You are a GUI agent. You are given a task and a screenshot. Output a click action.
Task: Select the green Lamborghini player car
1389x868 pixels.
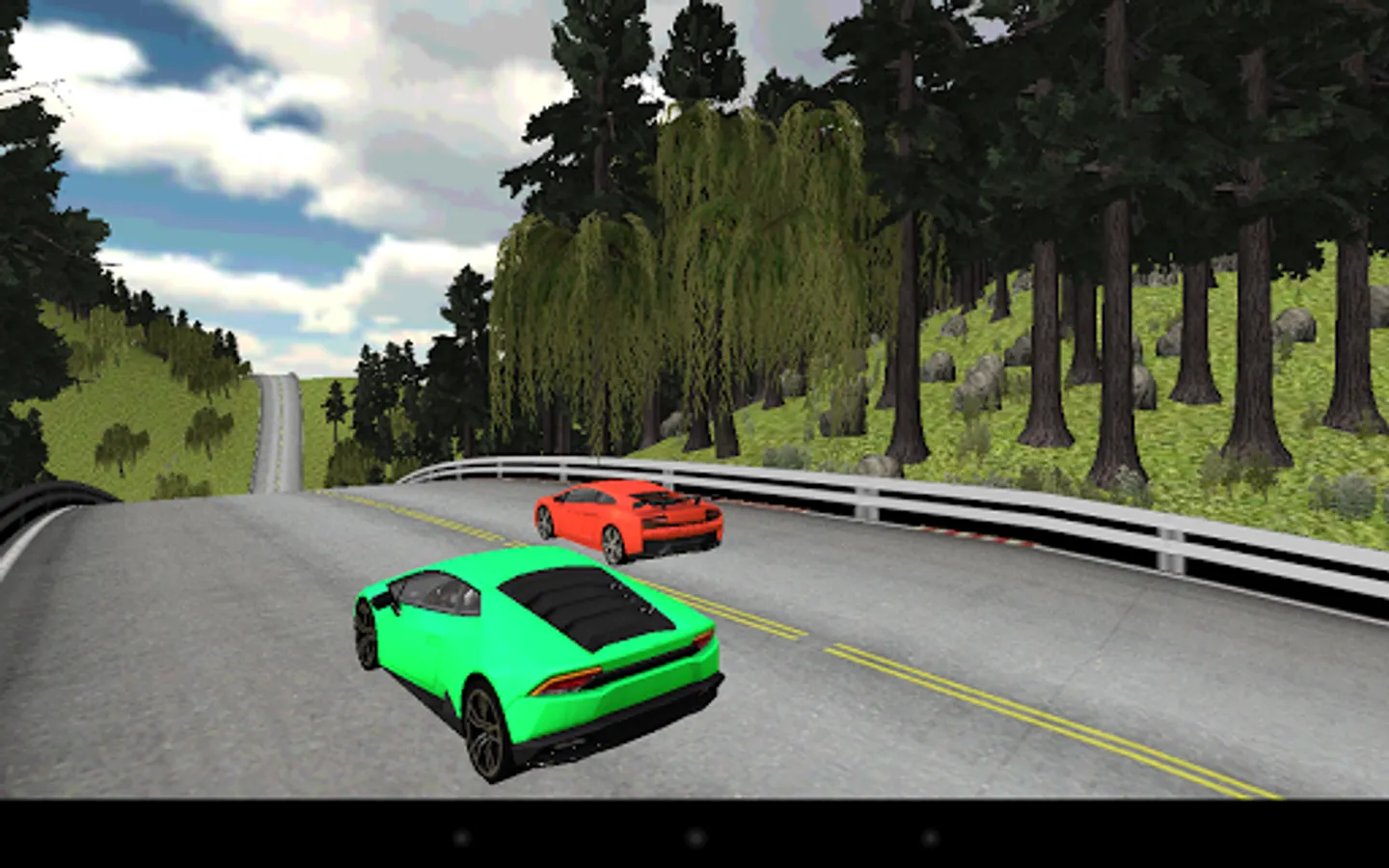[x=531, y=656]
